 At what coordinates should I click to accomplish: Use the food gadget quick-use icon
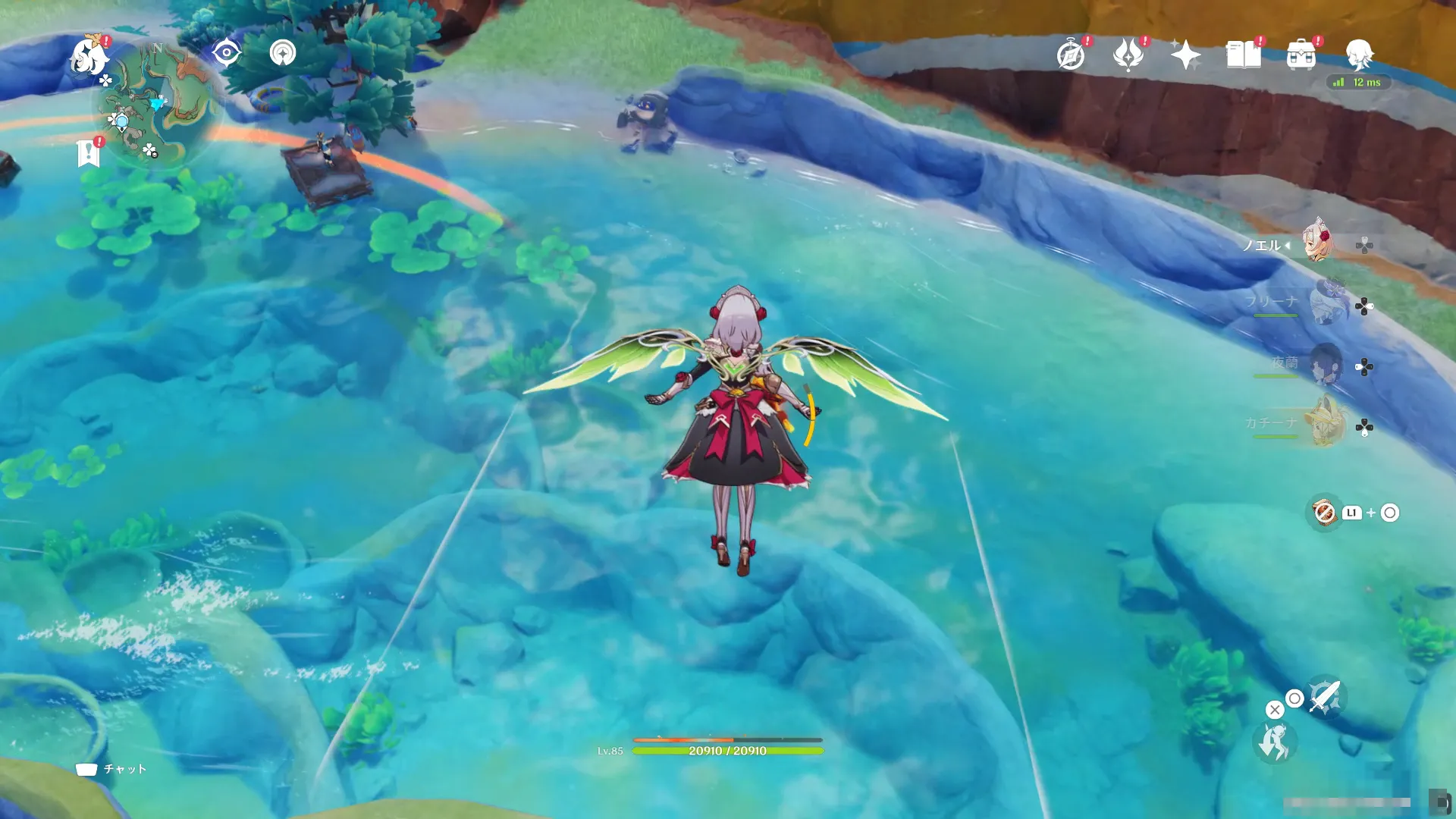point(1325,513)
